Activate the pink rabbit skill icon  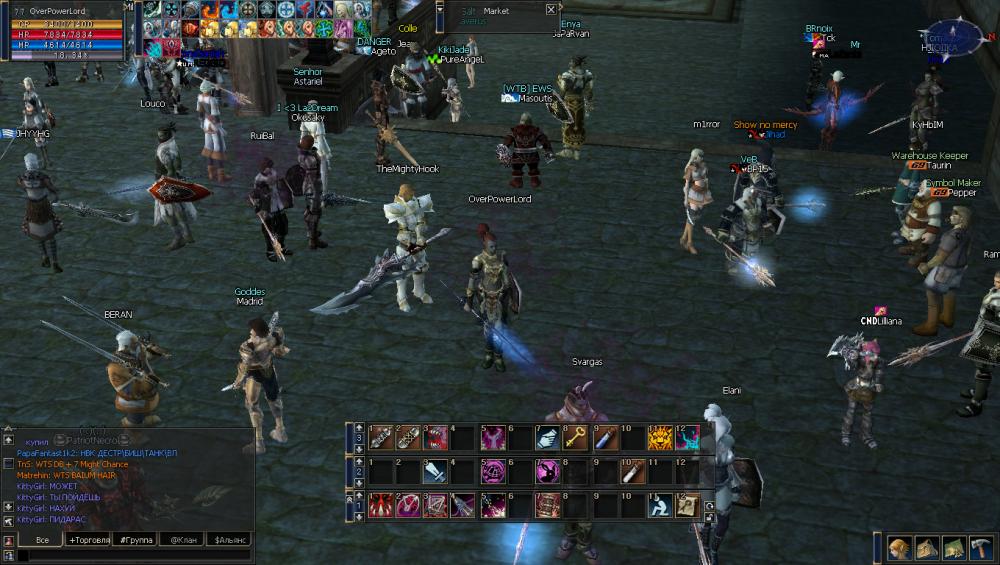pos(548,471)
